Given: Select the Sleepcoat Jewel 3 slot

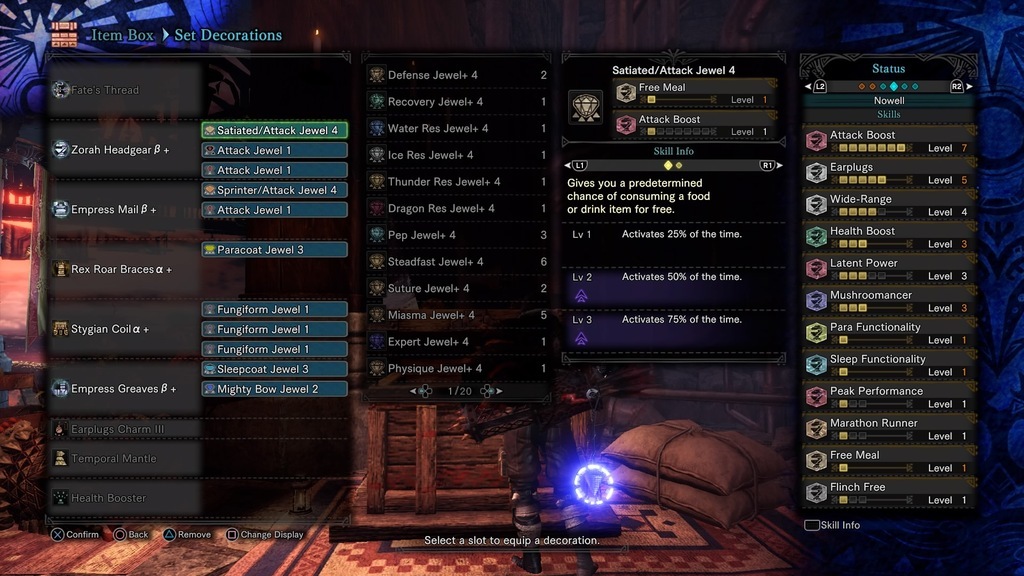Looking at the screenshot, I should pos(275,369).
